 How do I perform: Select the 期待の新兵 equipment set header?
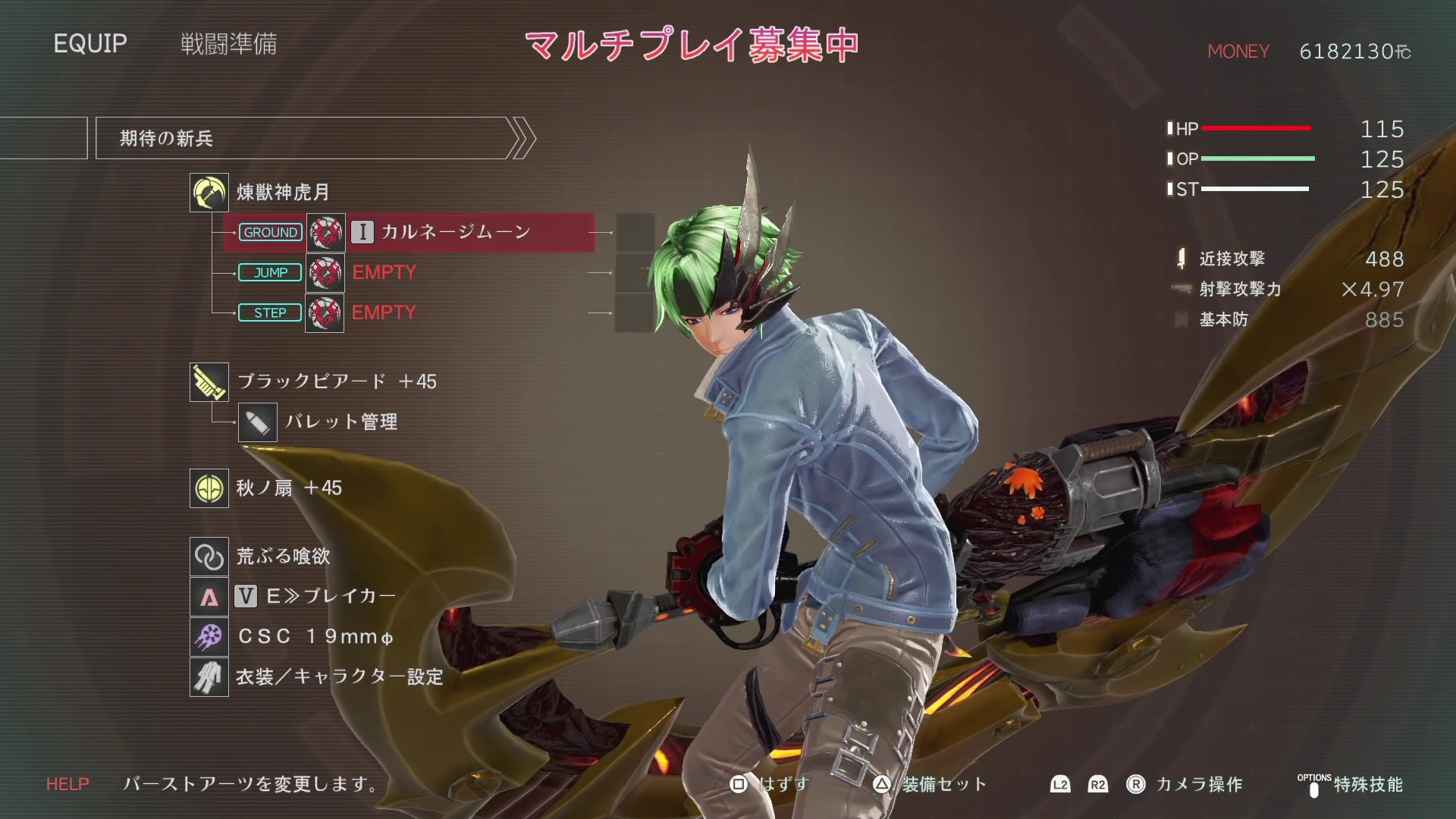coord(303,138)
